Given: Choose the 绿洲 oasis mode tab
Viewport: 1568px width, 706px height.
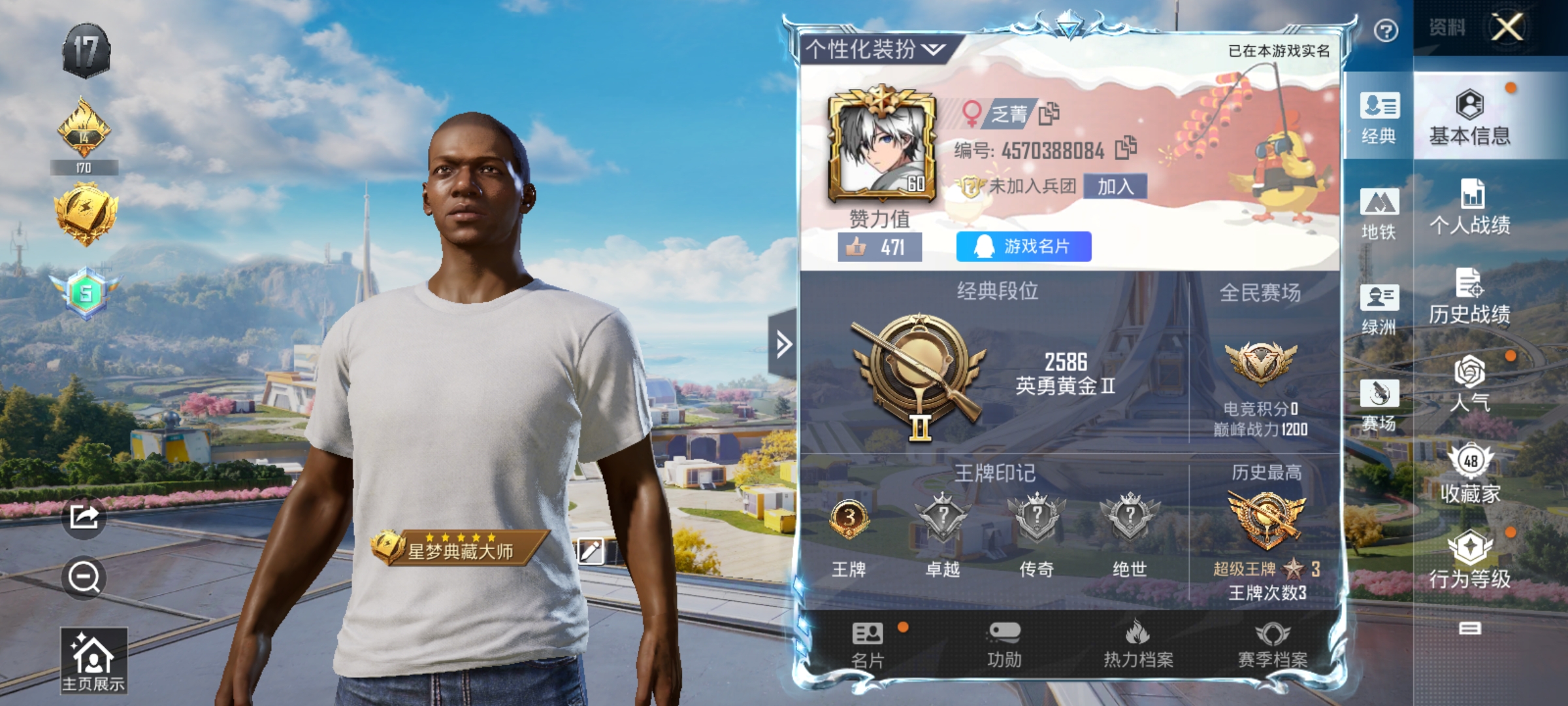Looking at the screenshot, I should coord(1379,309).
